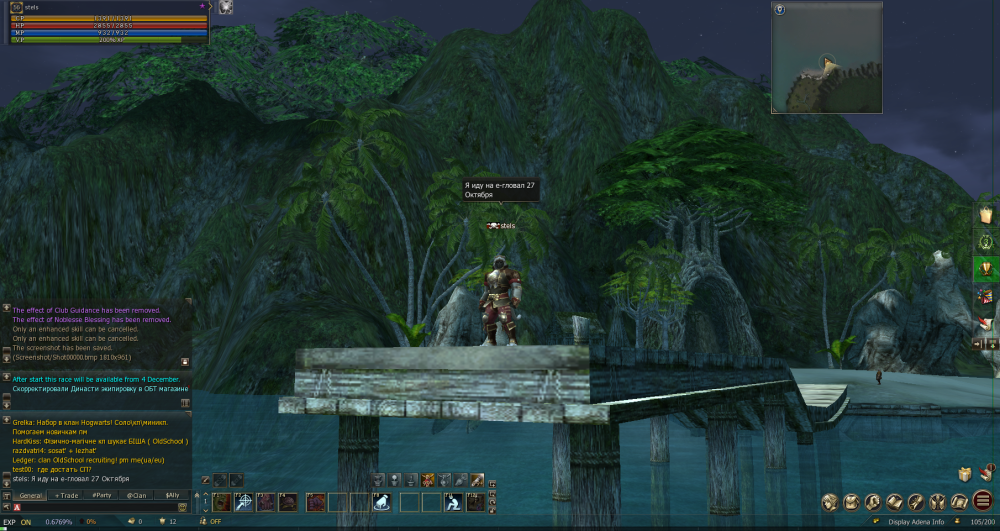Open the +Trade chat tab
Viewport: 1000px width, 531px height.
tap(66, 495)
